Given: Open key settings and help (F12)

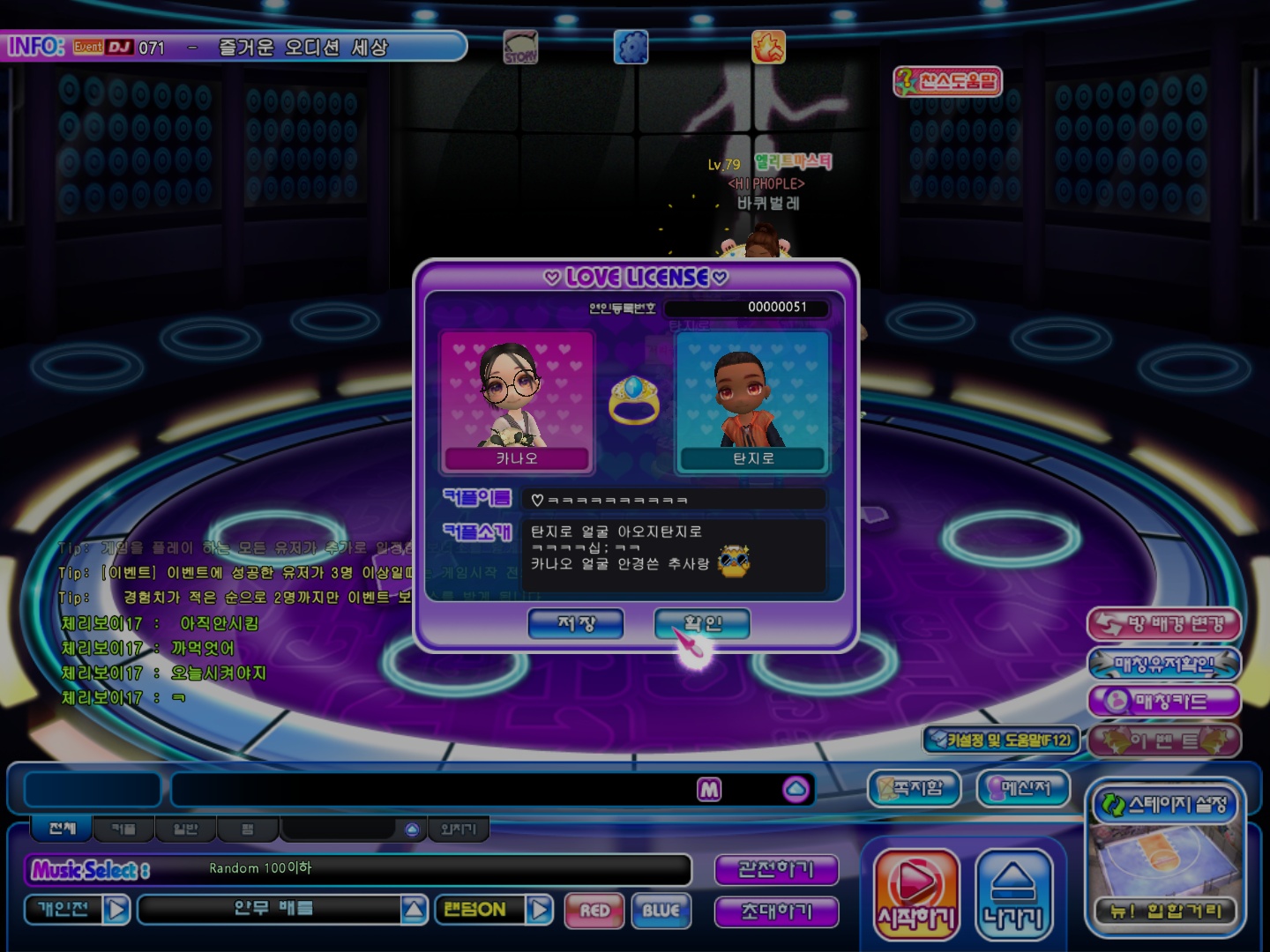Looking at the screenshot, I should [x=1001, y=740].
